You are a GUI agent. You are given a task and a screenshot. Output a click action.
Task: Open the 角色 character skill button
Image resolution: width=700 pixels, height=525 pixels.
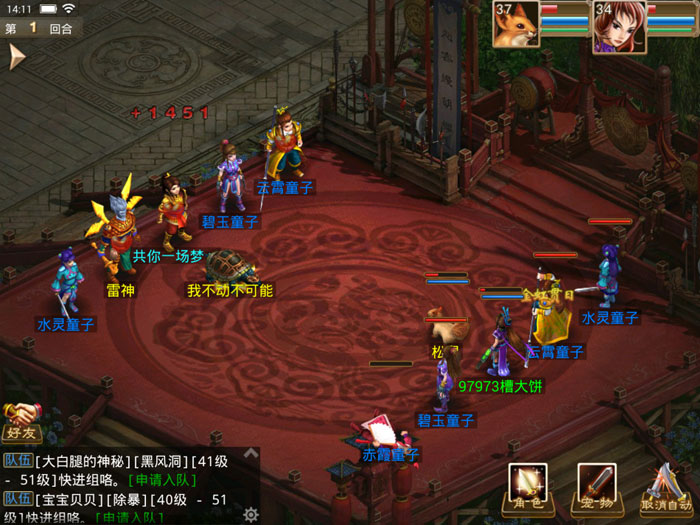click(x=527, y=486)
